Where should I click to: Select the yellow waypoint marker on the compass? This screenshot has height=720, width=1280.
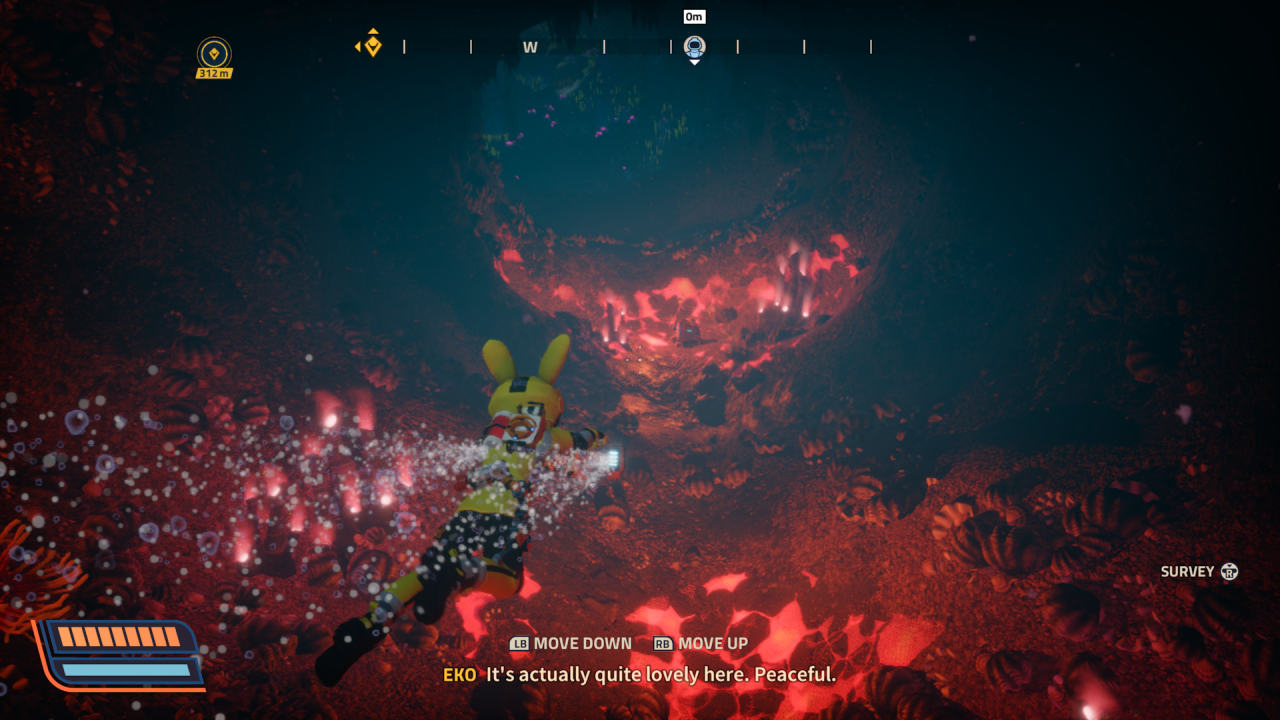tap(372, 45)
